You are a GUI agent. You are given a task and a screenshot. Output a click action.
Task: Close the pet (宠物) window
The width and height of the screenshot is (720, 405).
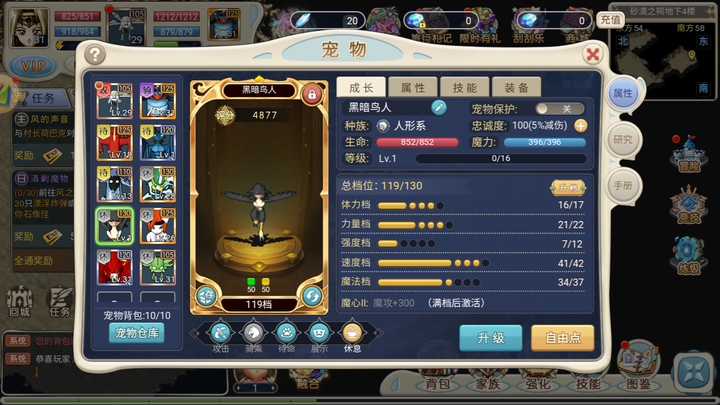tap(593, 55)
